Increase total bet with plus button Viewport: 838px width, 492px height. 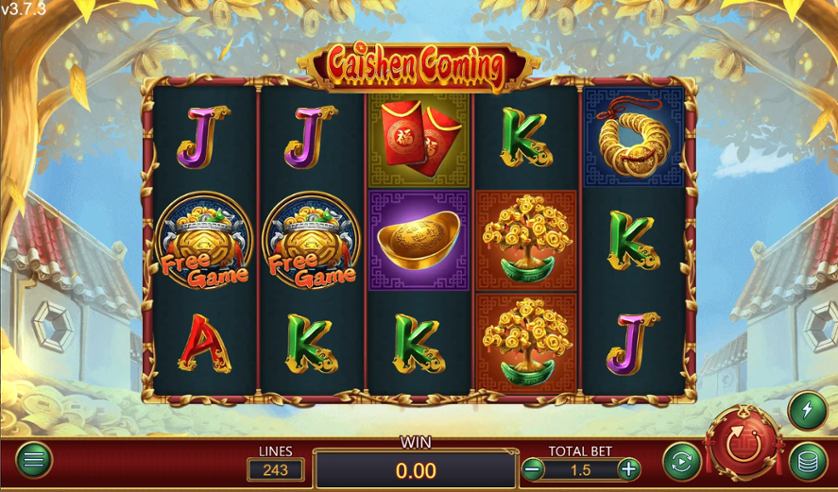(628, 467)
